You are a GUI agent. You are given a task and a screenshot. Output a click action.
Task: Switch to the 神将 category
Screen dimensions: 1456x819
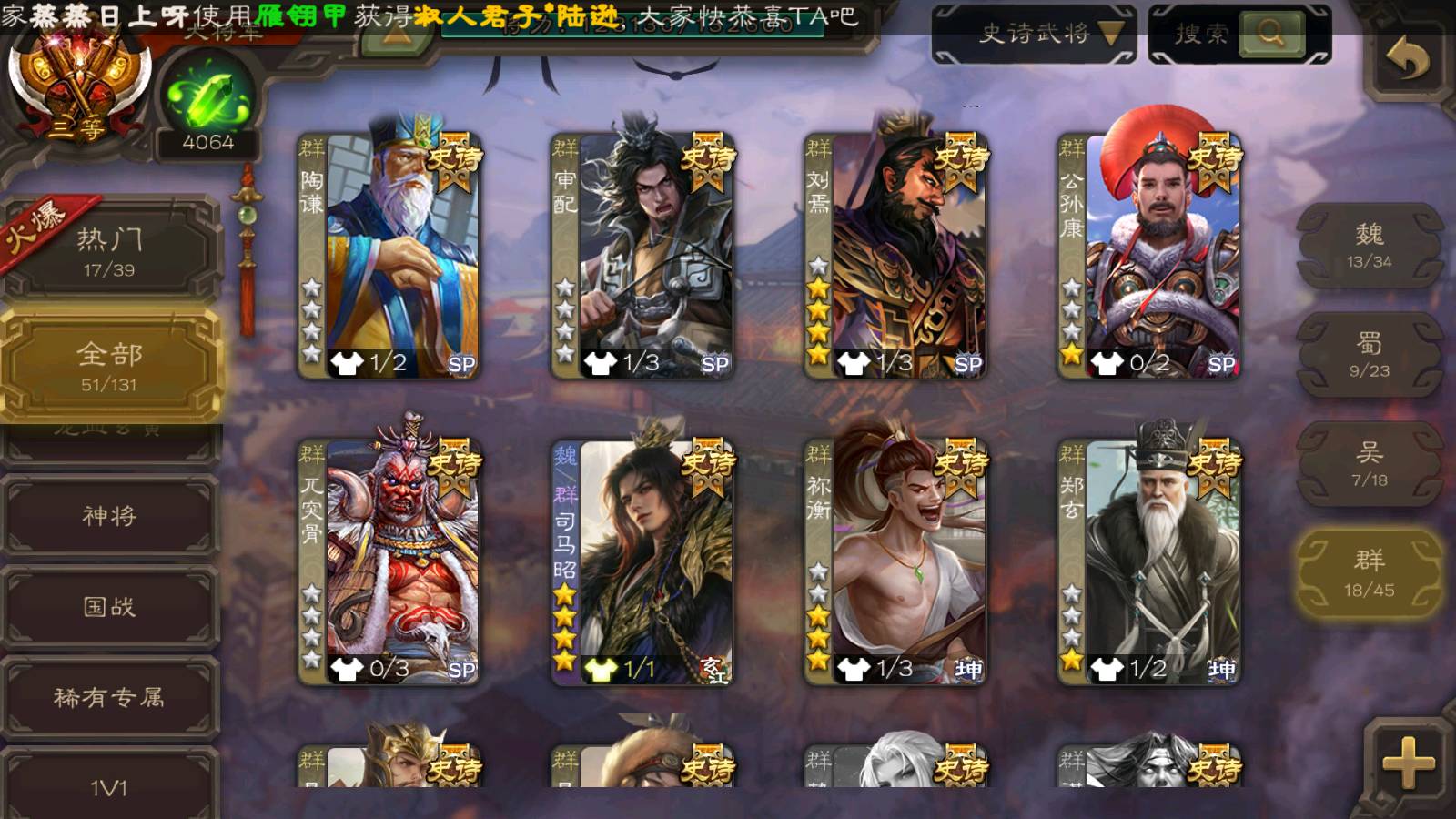point(109,516)
